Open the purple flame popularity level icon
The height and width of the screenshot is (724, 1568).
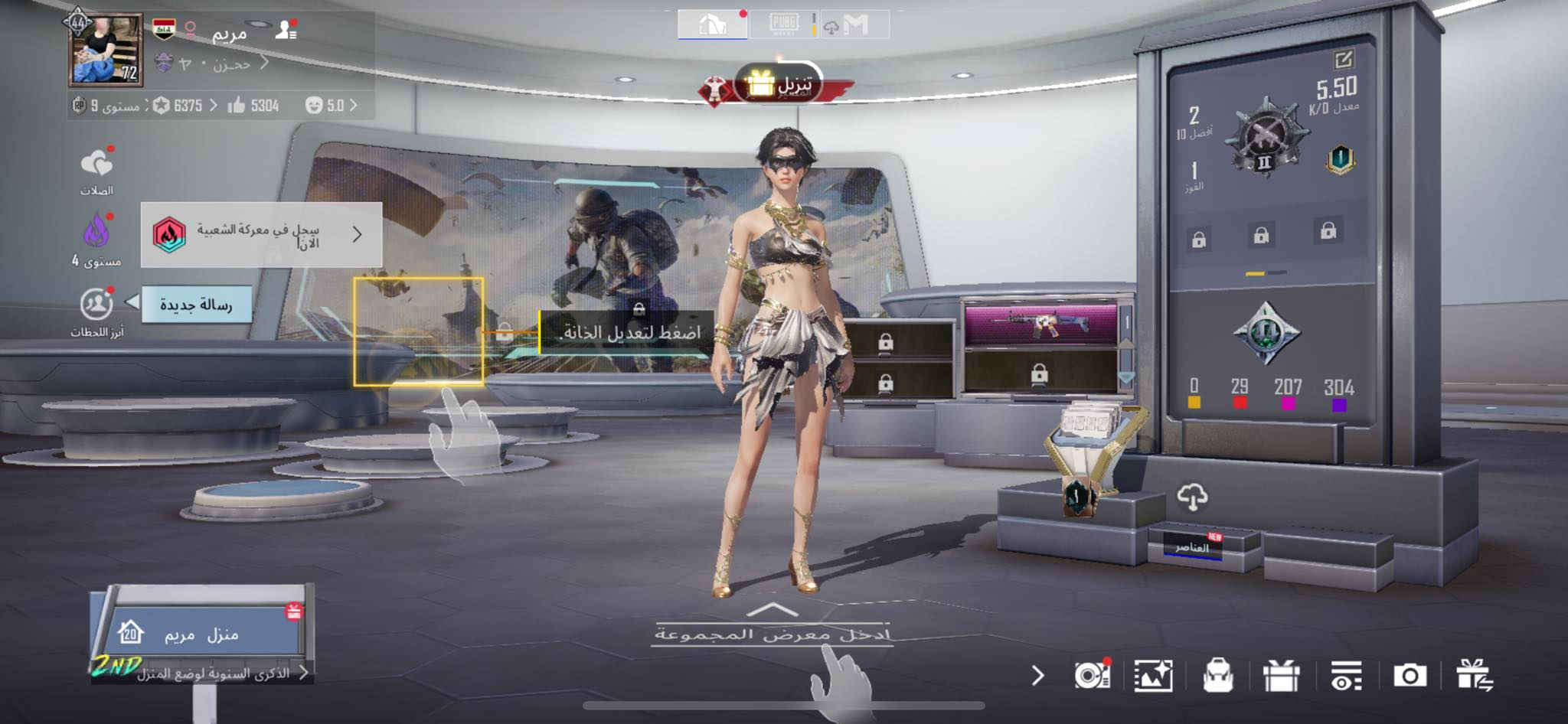[x=96, y=231]
